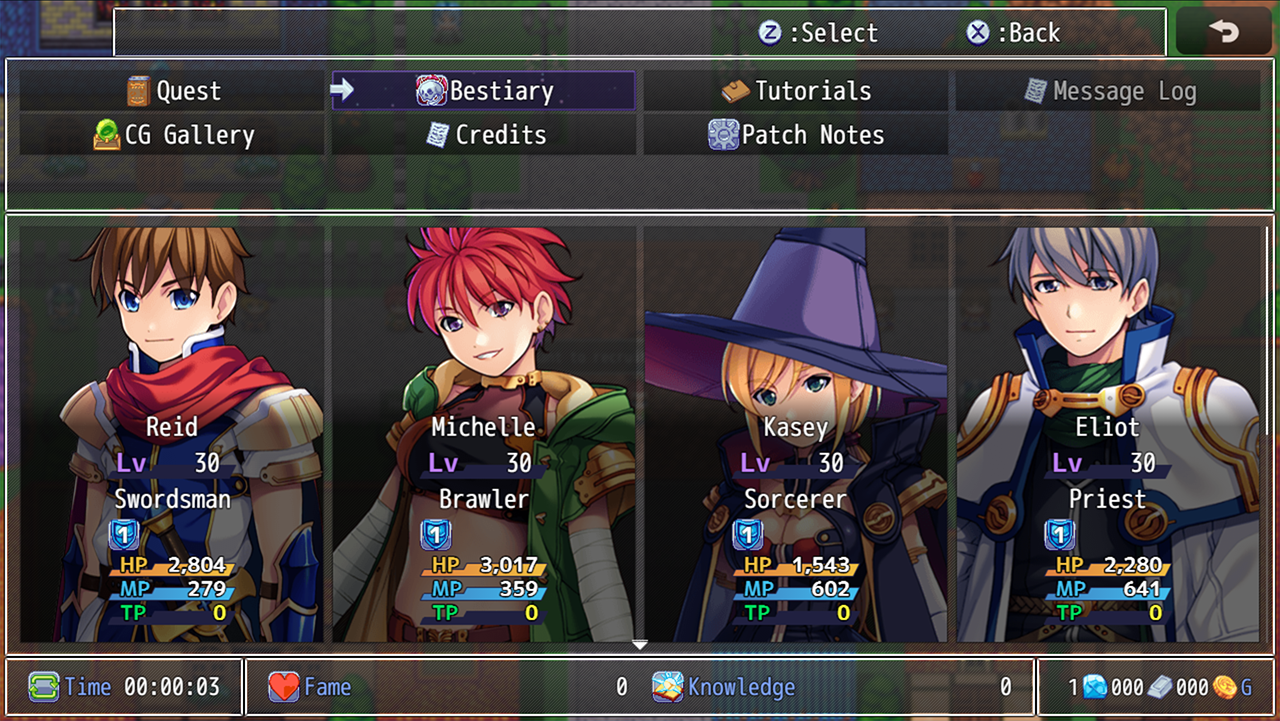Click the down arrow below the party list
This screenshot has height=721, width=1280.
coord(640,645)
